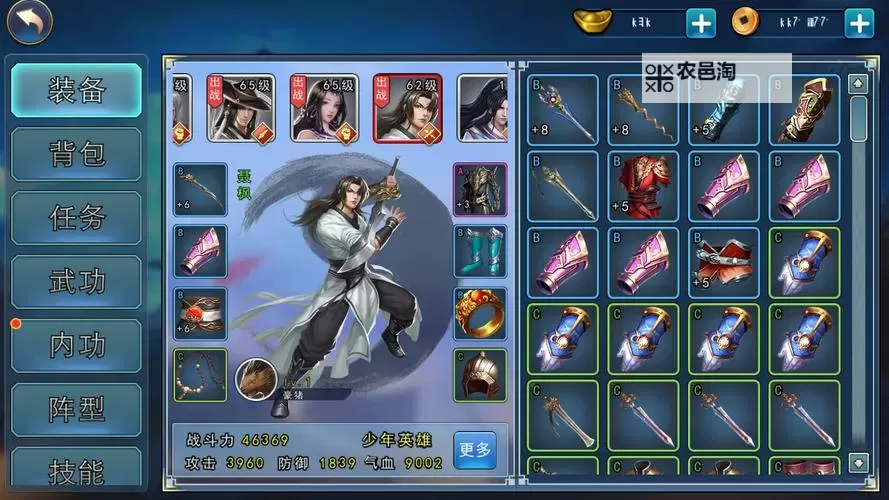Click the equipped helmet slot

click(480, 375)
